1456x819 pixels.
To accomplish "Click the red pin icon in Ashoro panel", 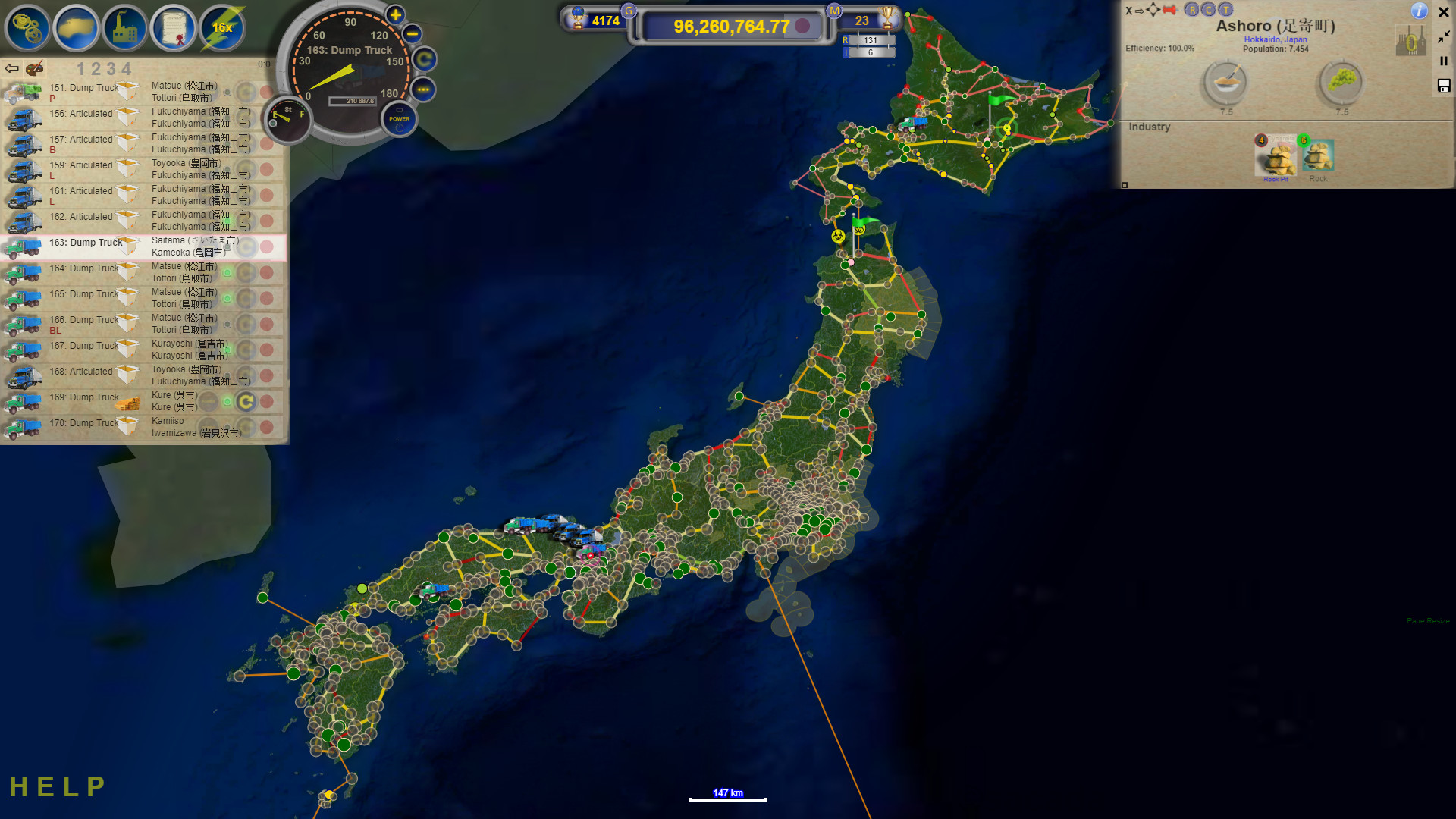I will point(1170,10).
